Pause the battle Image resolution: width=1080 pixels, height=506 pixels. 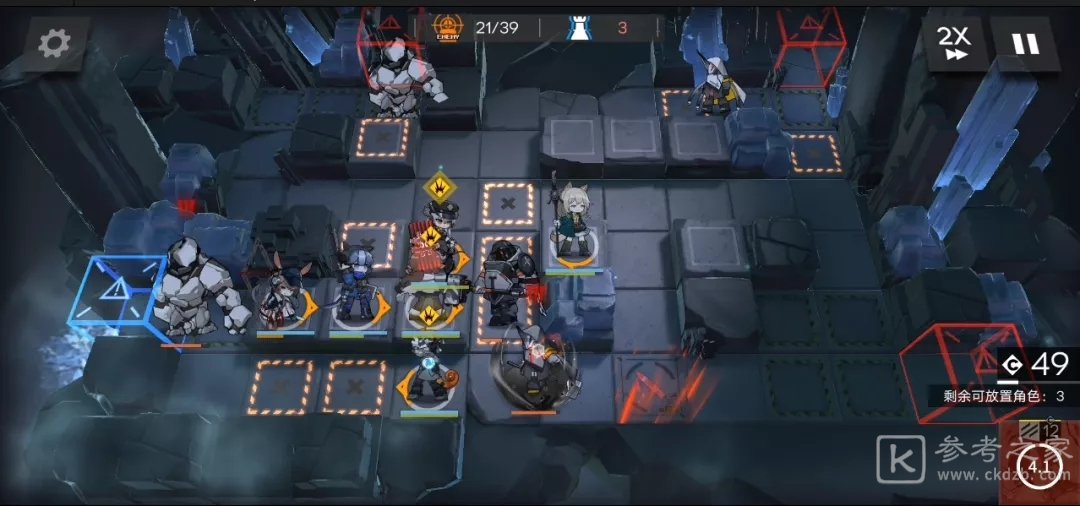[x=1025, y=44]
